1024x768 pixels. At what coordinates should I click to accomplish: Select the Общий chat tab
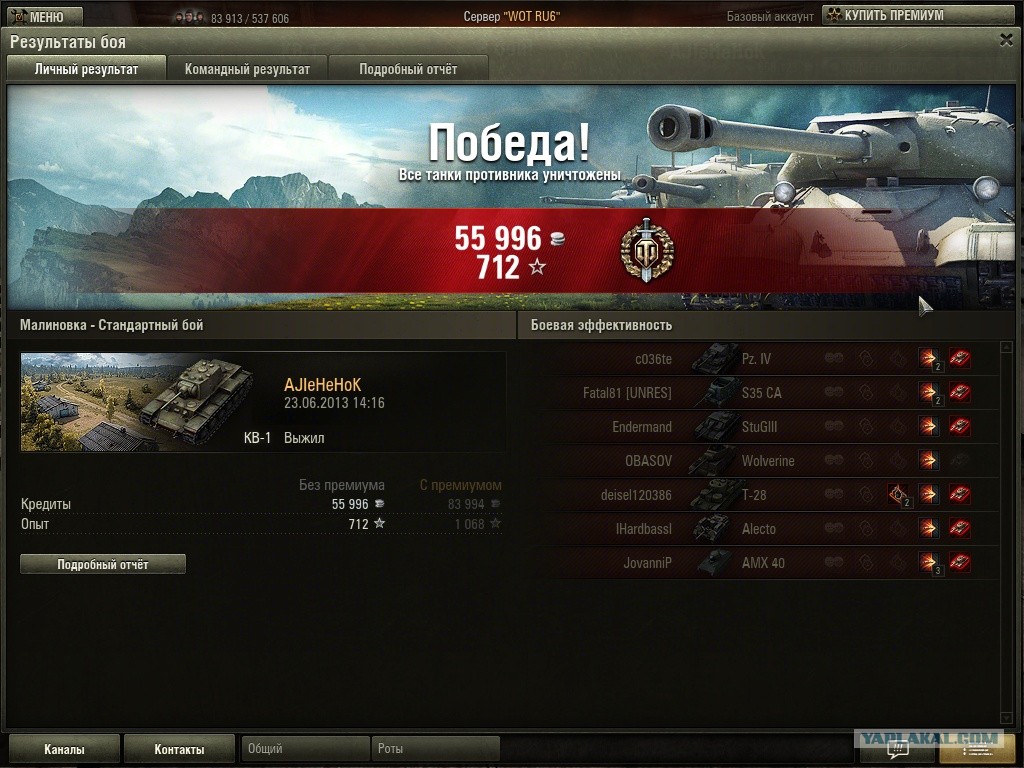tap(304, 749)
